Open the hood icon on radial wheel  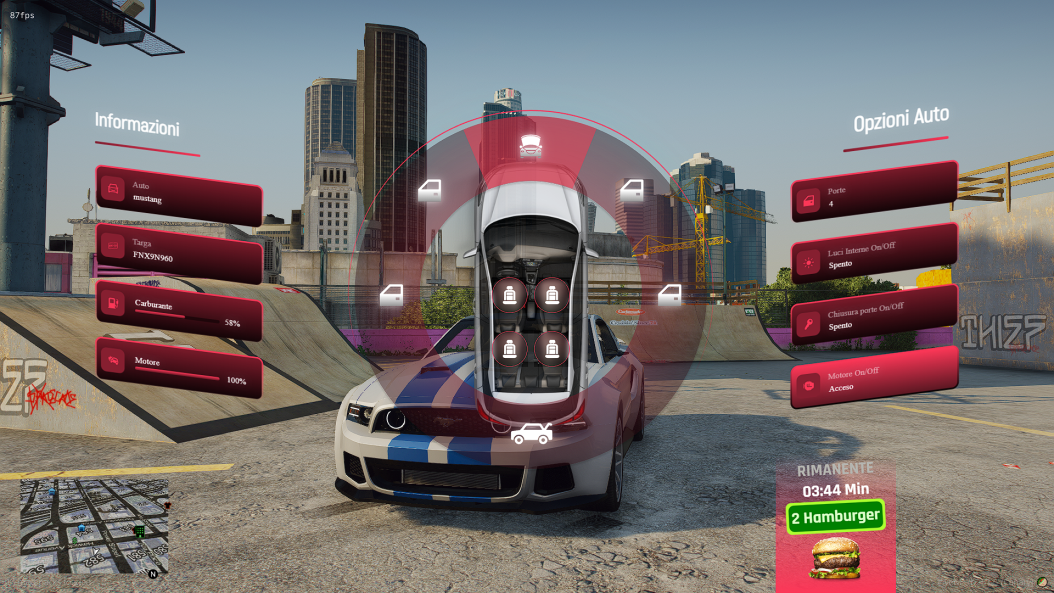pos(530,143)
